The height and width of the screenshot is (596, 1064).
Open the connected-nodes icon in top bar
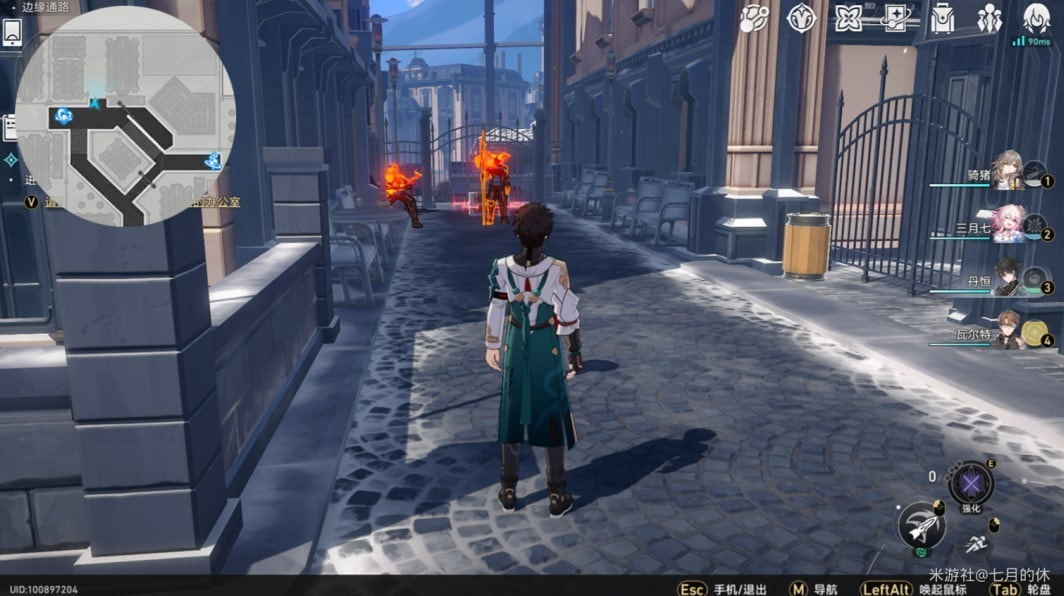point(754,17)
